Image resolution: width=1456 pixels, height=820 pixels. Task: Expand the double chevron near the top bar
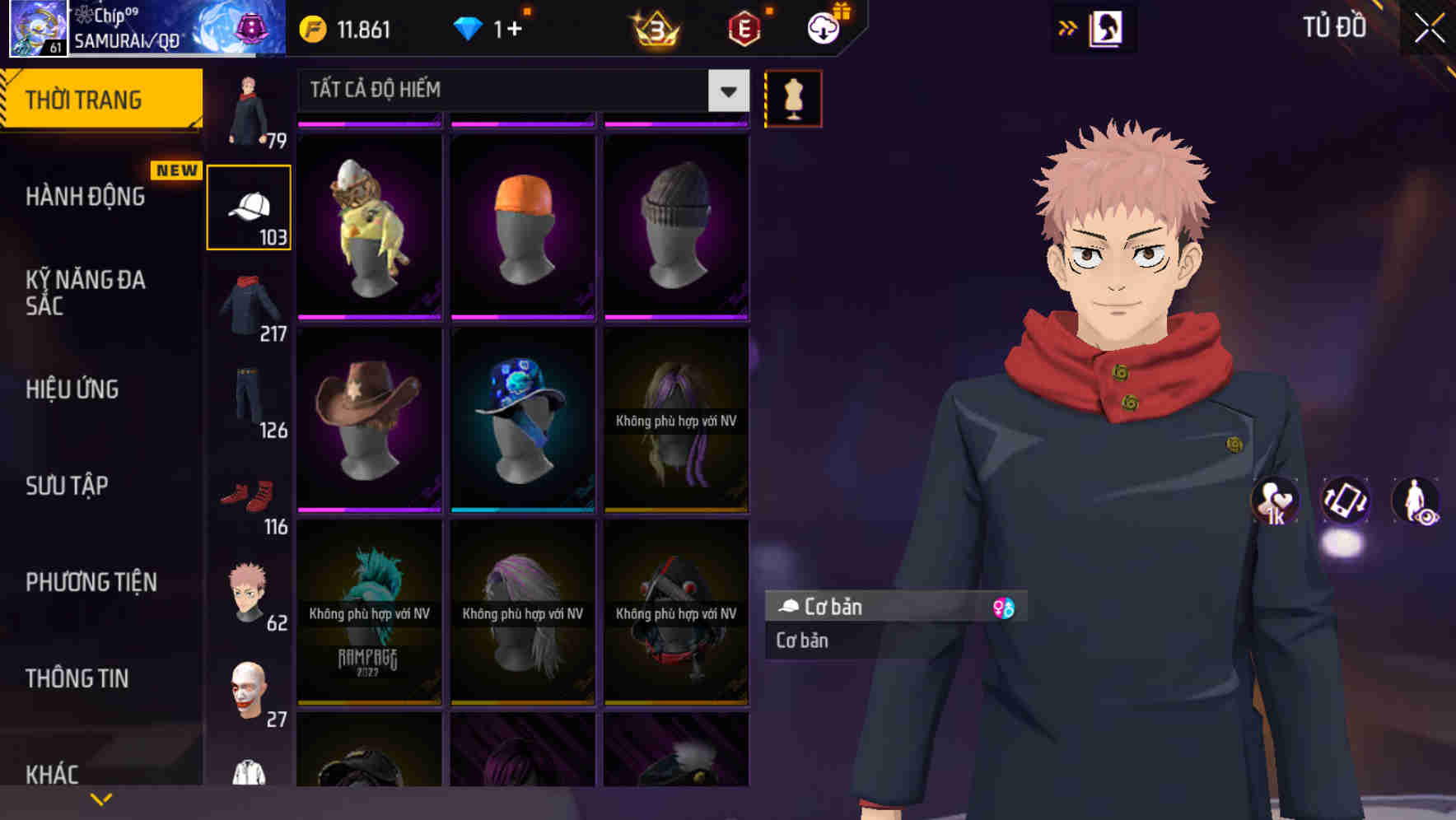click(1068, 26)
